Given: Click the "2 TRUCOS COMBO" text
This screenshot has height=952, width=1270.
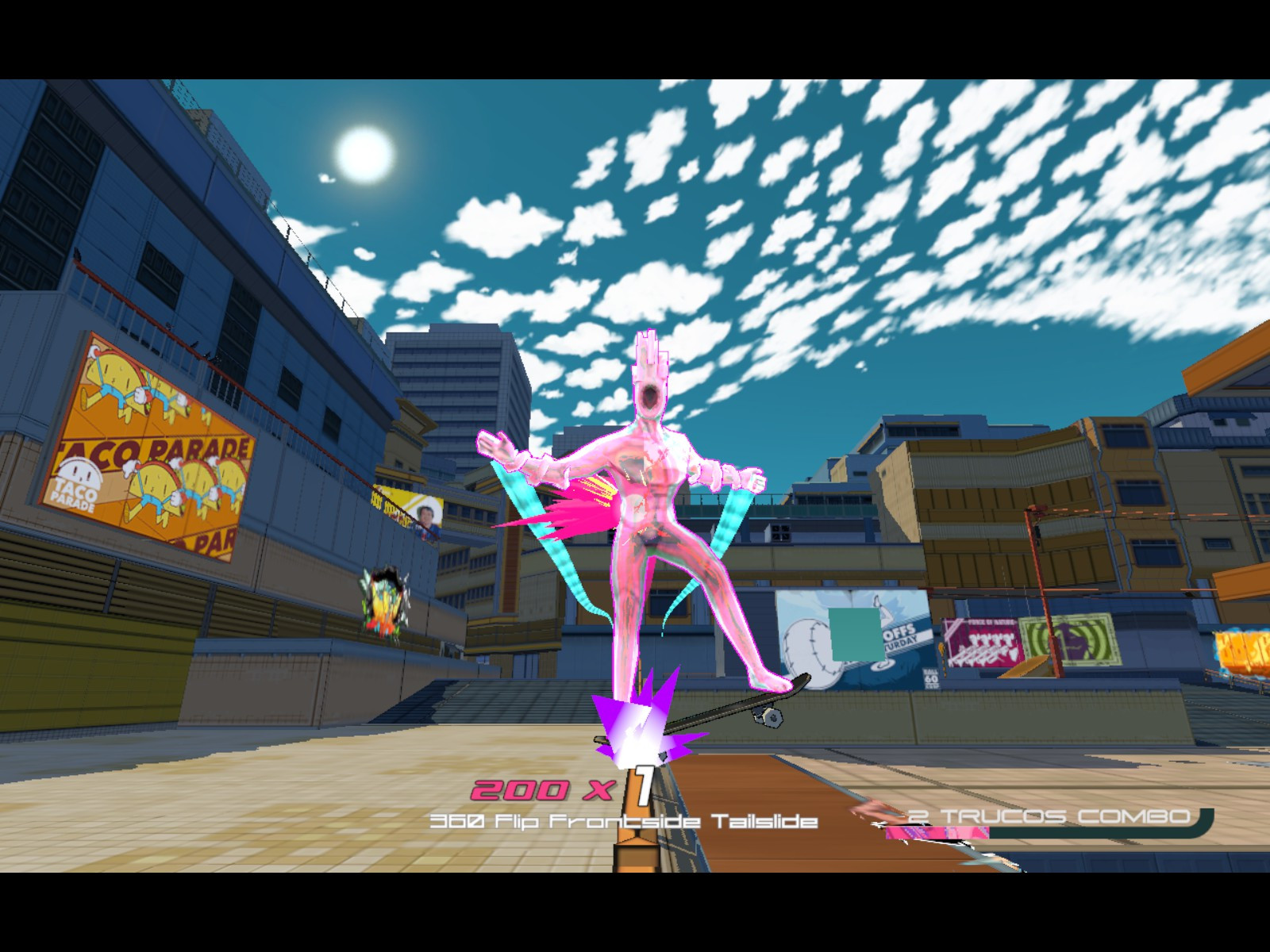Looking at the screenshot, I should [1046, 816].
